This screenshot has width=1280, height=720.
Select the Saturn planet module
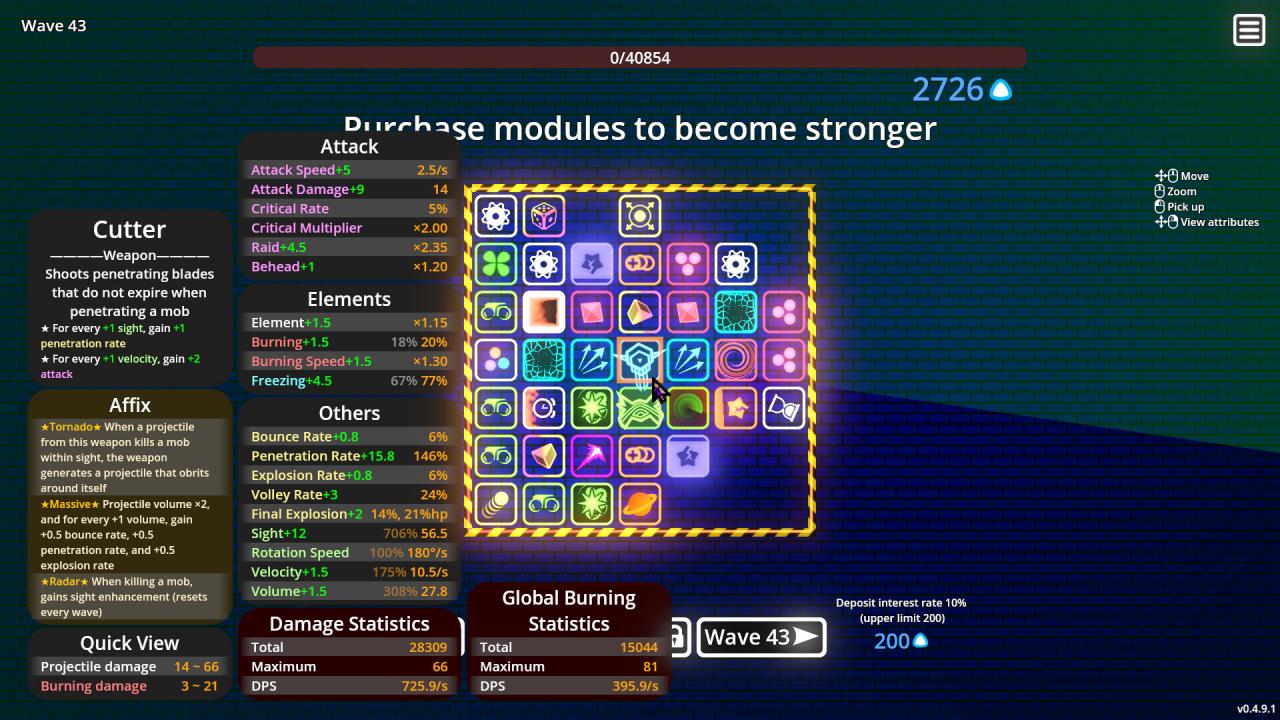640,504
